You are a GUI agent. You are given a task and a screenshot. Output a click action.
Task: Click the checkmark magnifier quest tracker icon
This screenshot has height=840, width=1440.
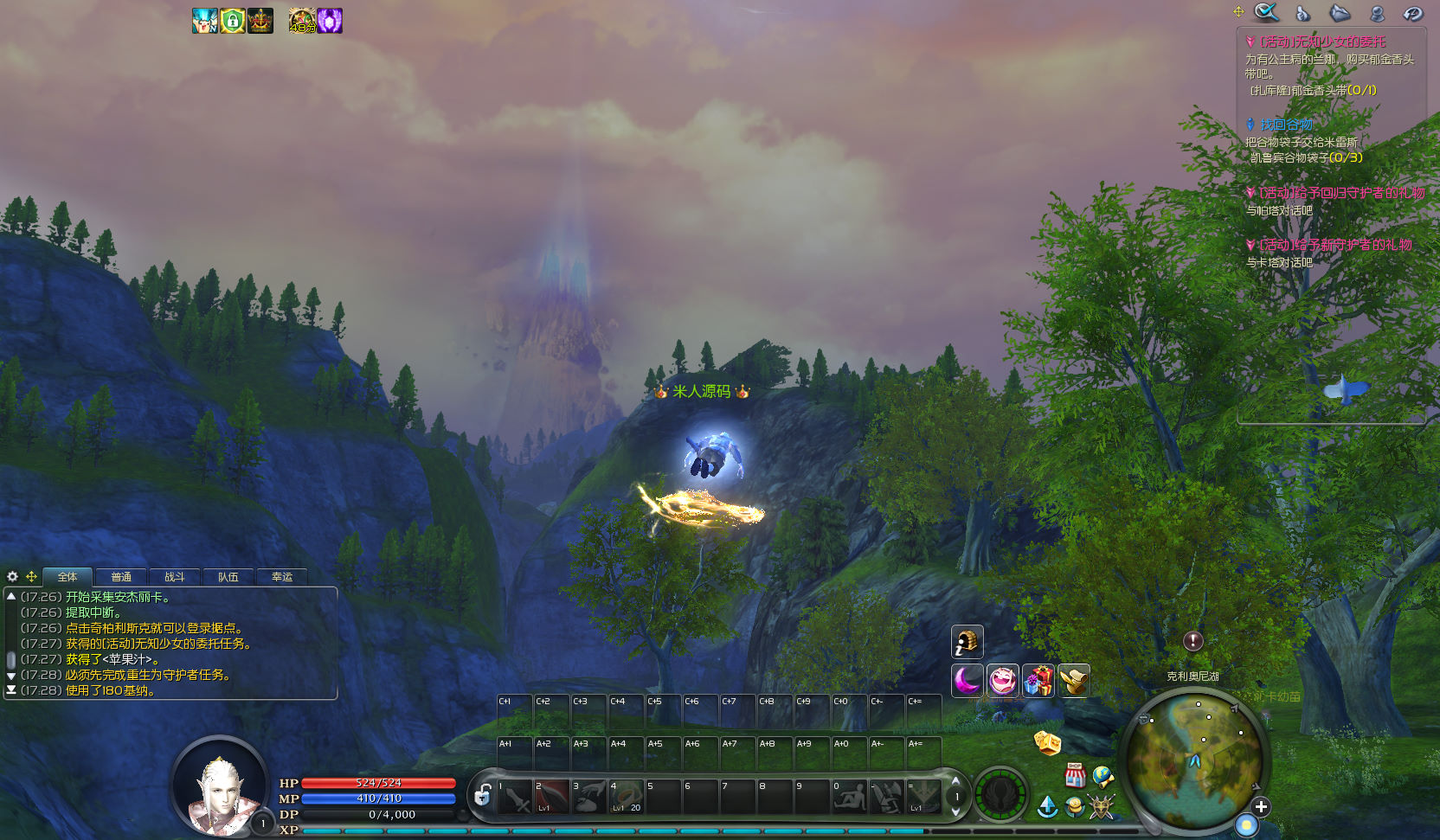1266,12
